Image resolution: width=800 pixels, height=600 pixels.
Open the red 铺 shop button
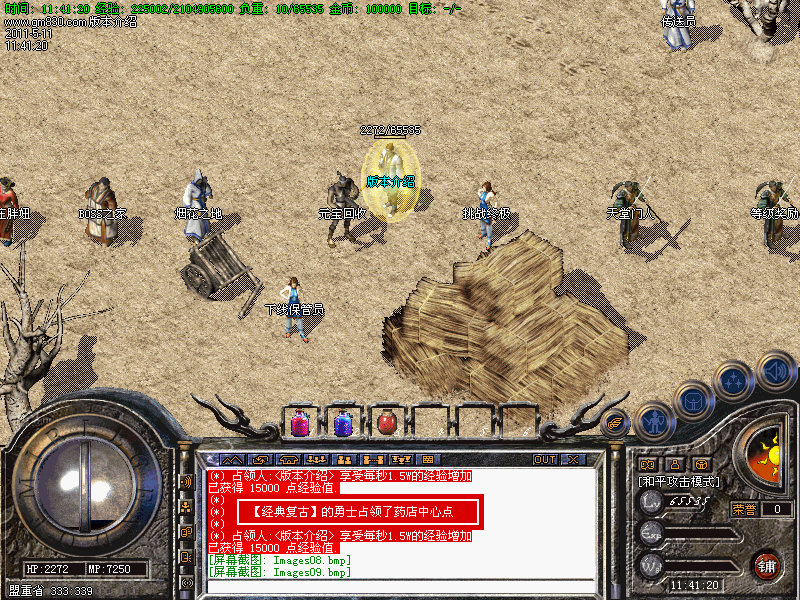click(767, 564)
